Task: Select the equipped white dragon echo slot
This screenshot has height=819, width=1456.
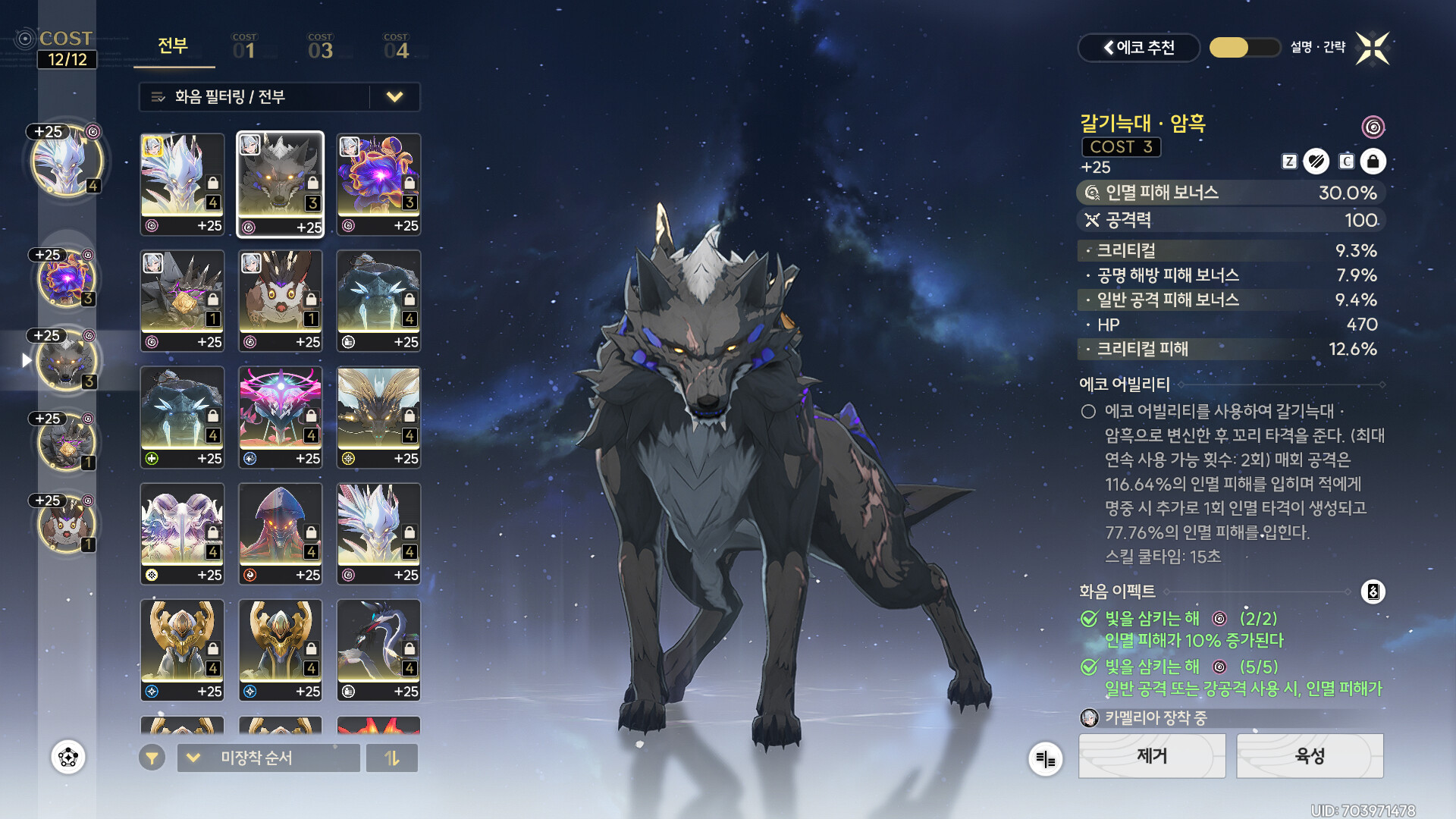Action: 67,162
